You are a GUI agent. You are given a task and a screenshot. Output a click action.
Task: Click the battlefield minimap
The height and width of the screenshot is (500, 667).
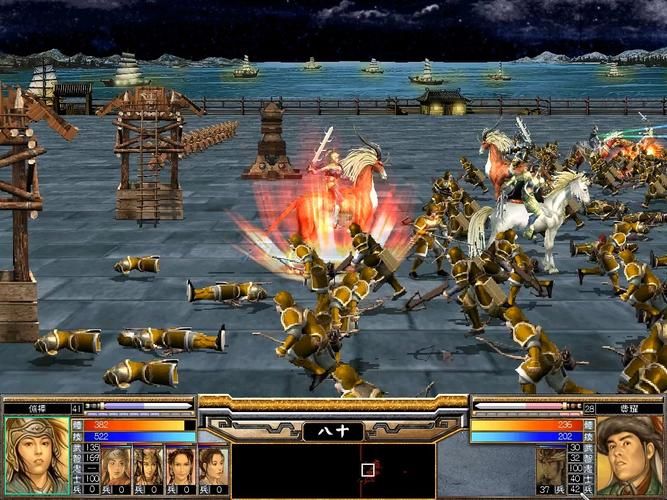(333, 470)
